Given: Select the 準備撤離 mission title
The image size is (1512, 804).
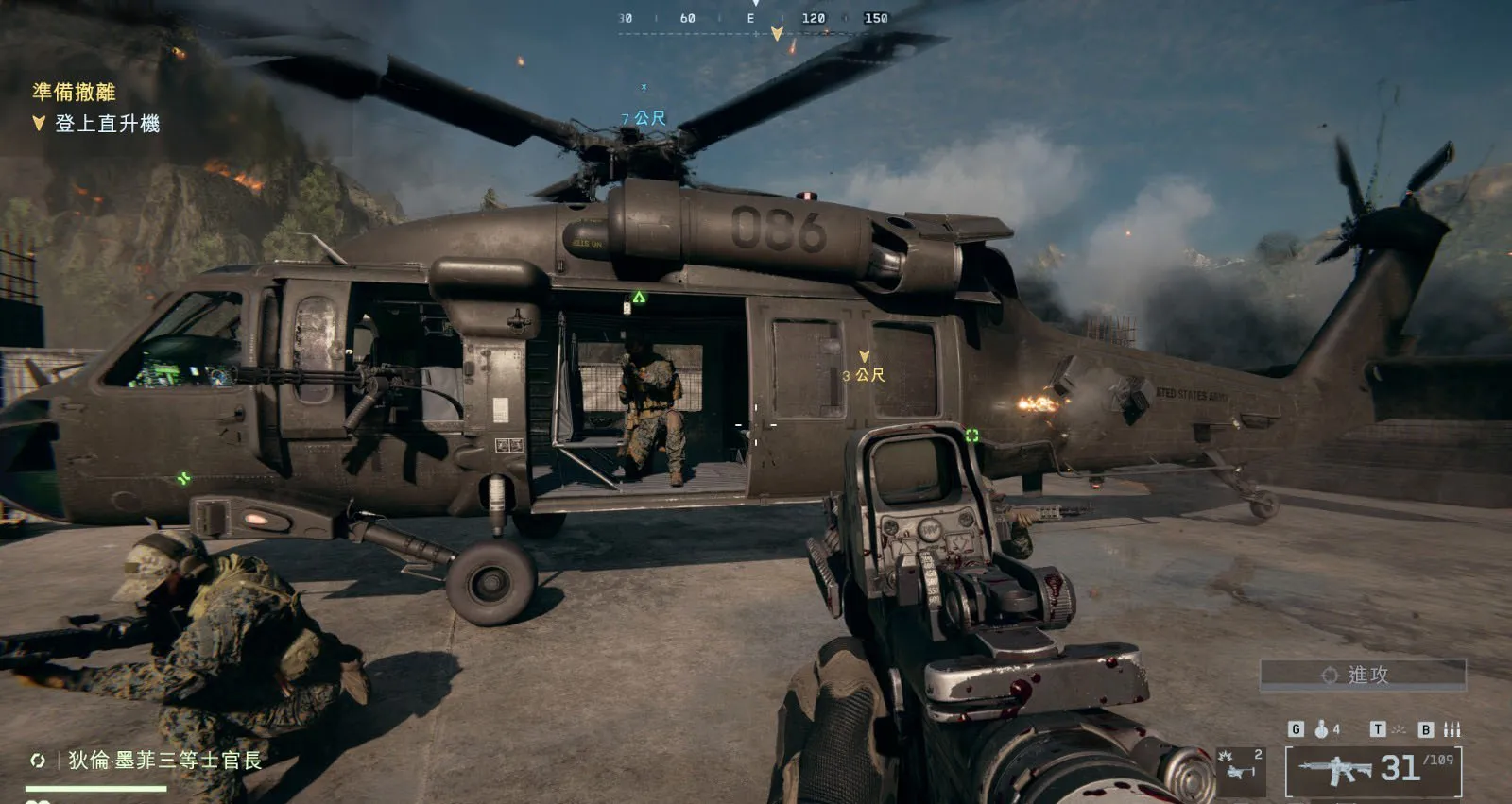Looking at the screenshot, I should point(74,92).
